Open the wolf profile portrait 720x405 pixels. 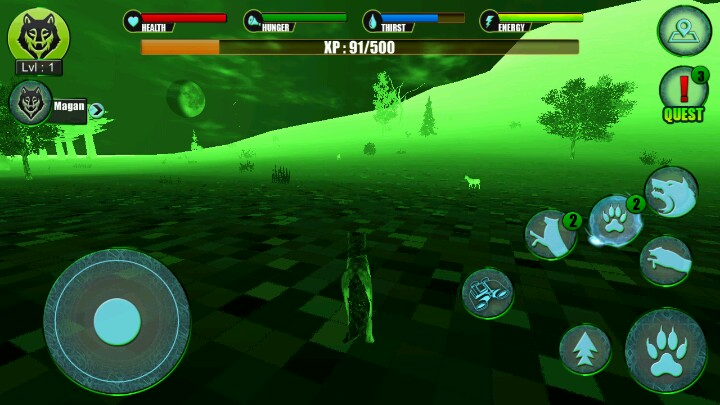38,34
